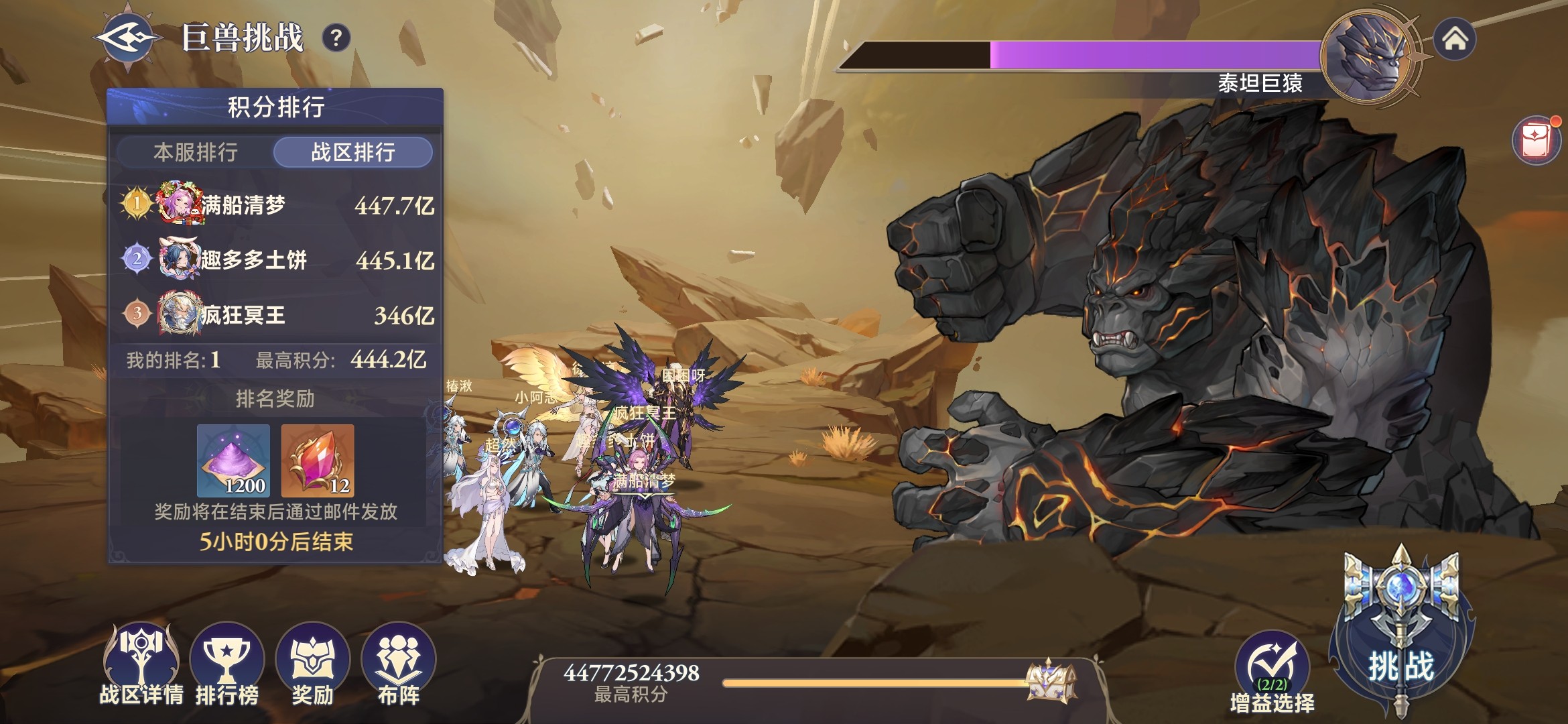Start the 挑战 challenge battle
The width and height of the screenshot is (1568, 724).
[x=1401, y=644]
